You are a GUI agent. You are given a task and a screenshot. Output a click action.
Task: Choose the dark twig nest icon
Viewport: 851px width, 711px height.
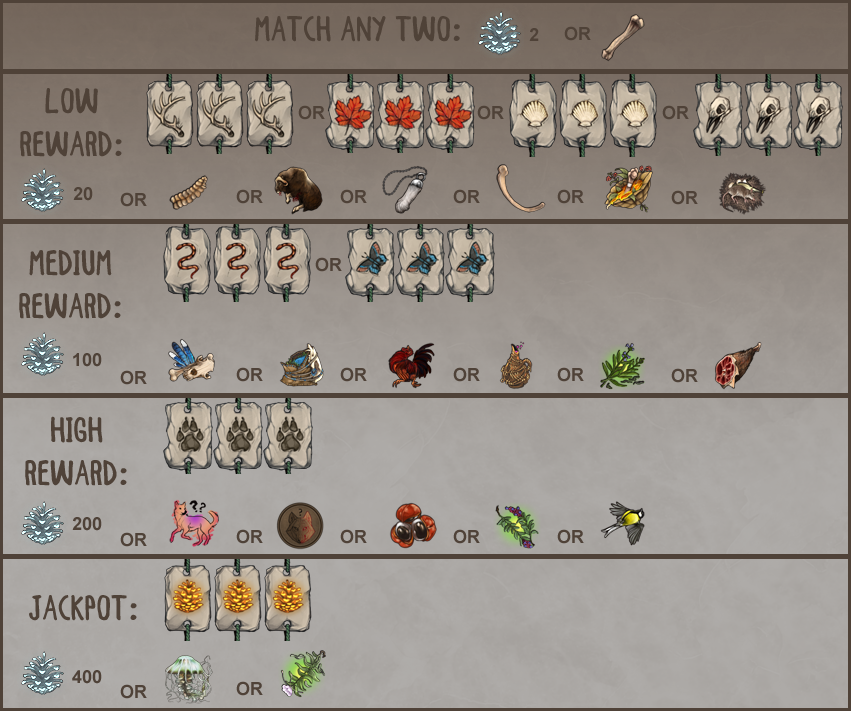(x=741, y=191)
